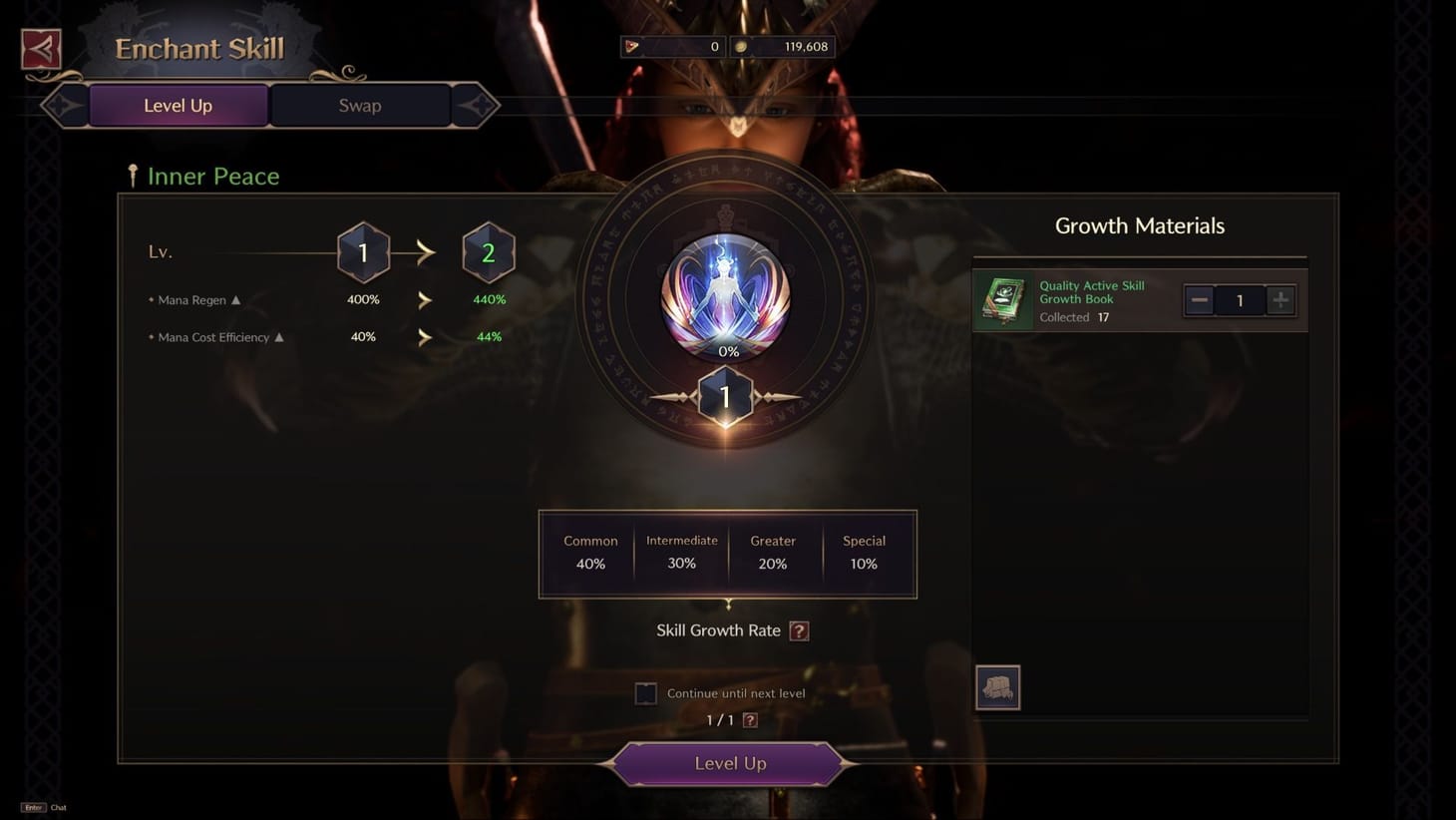Click the plus stepper to add a Growth Book
1456x820 pixels.
(1281, 299)
